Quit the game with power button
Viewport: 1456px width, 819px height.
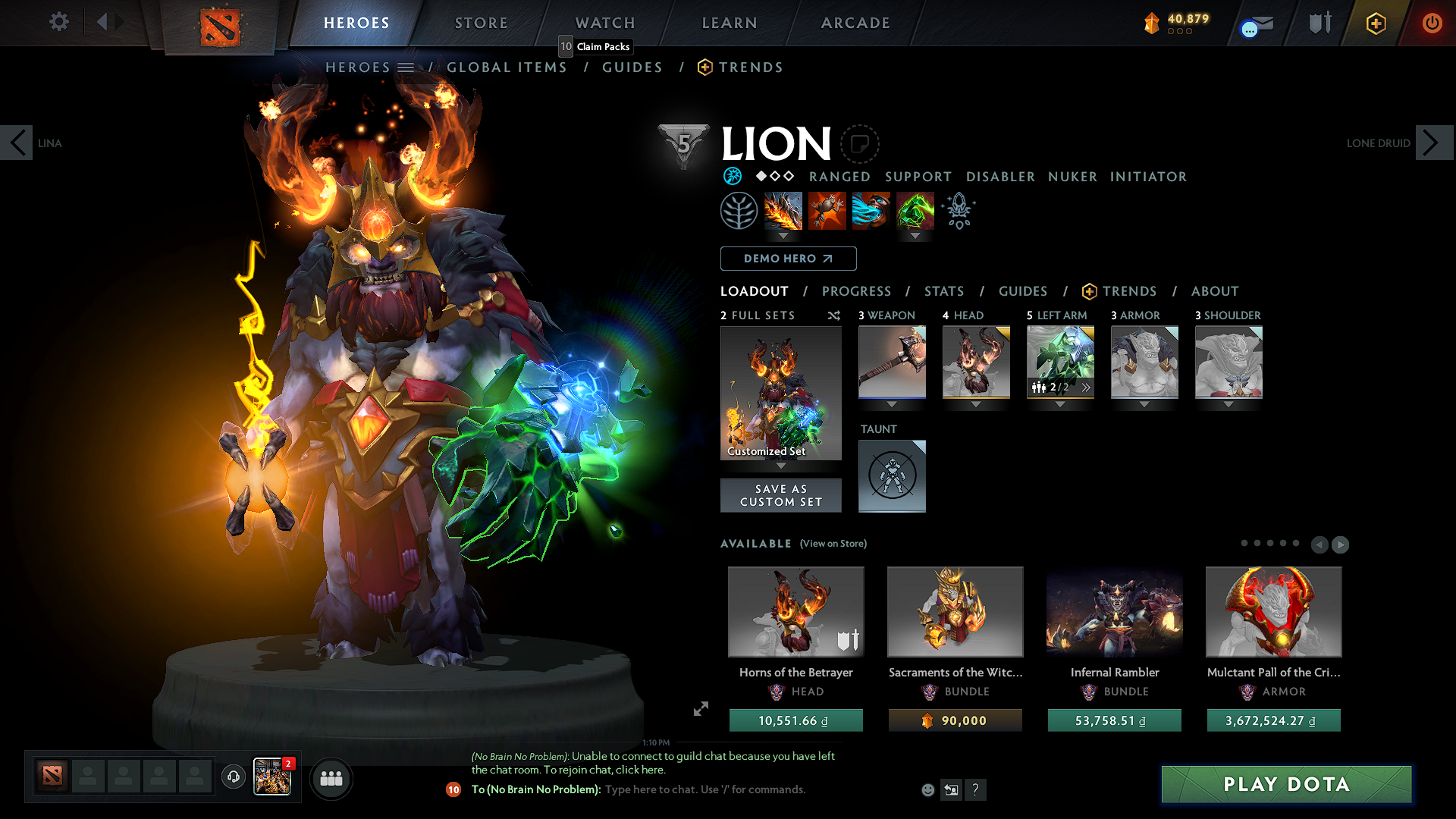coord(1432,23)
